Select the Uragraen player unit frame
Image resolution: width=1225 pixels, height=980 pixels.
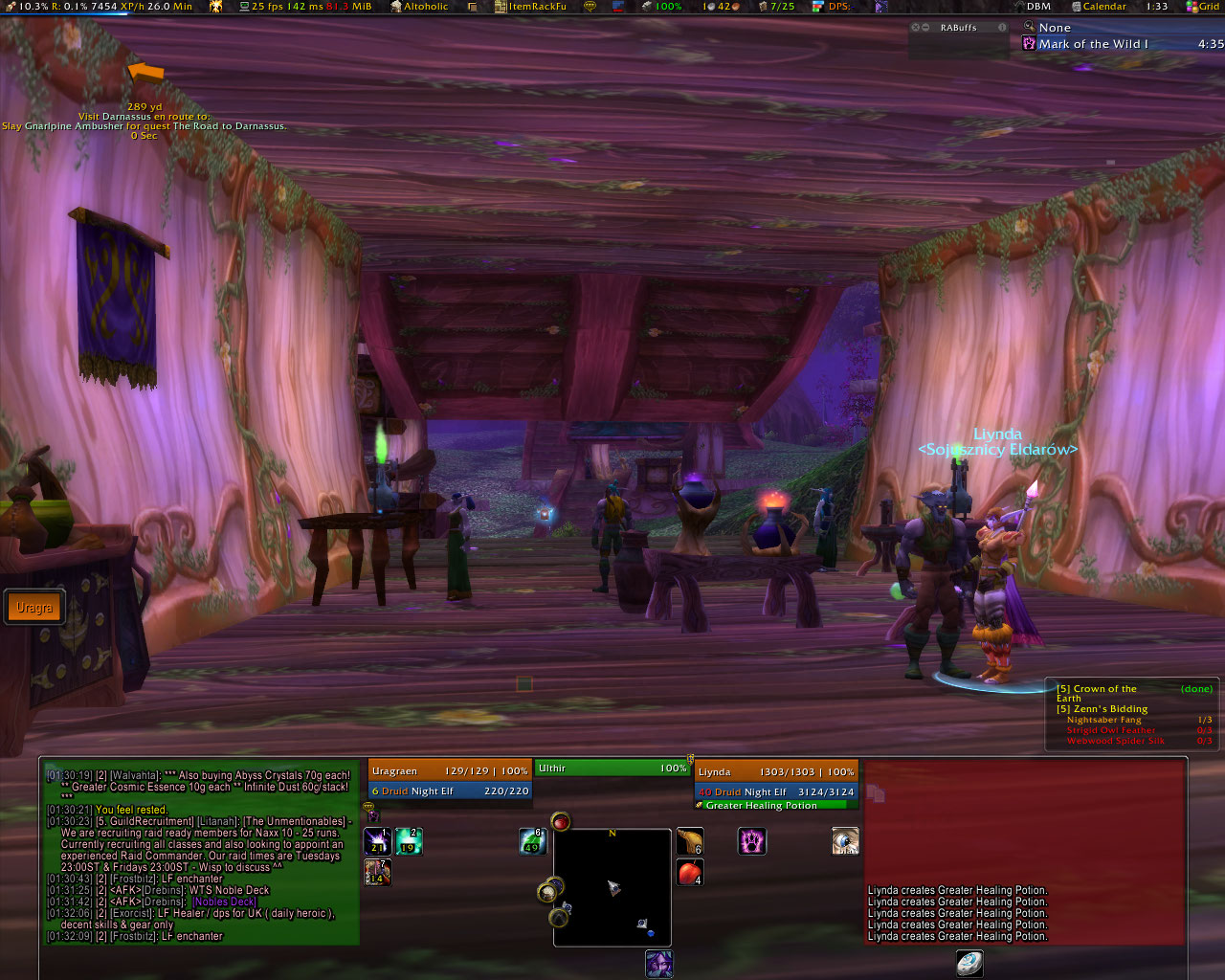point(449,781)
